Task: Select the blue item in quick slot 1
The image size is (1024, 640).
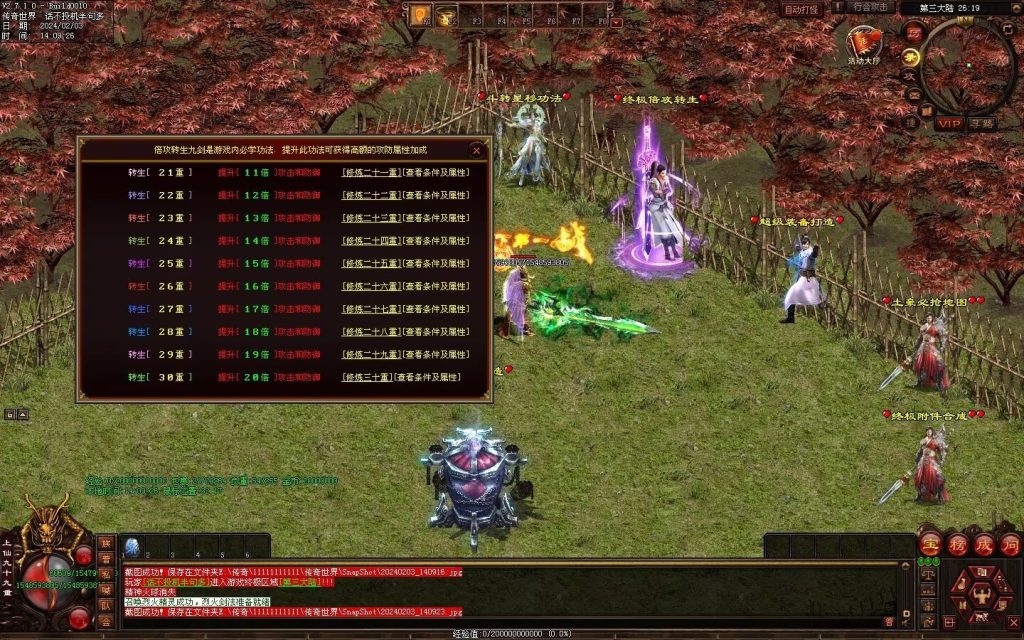Action: pyautogui.click(x=131, y=546)
